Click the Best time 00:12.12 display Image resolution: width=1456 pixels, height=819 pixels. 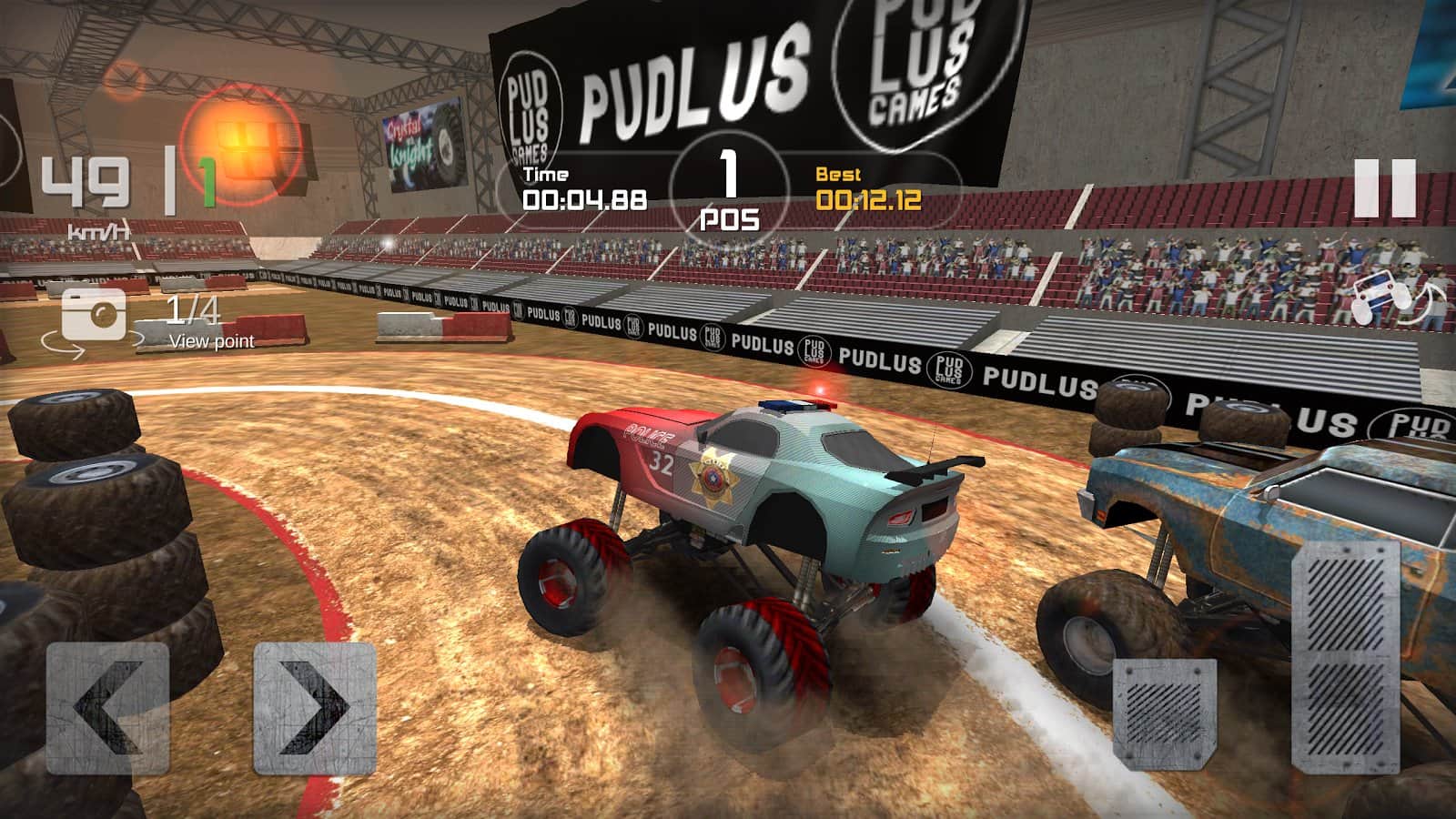[x=866, y=194]
